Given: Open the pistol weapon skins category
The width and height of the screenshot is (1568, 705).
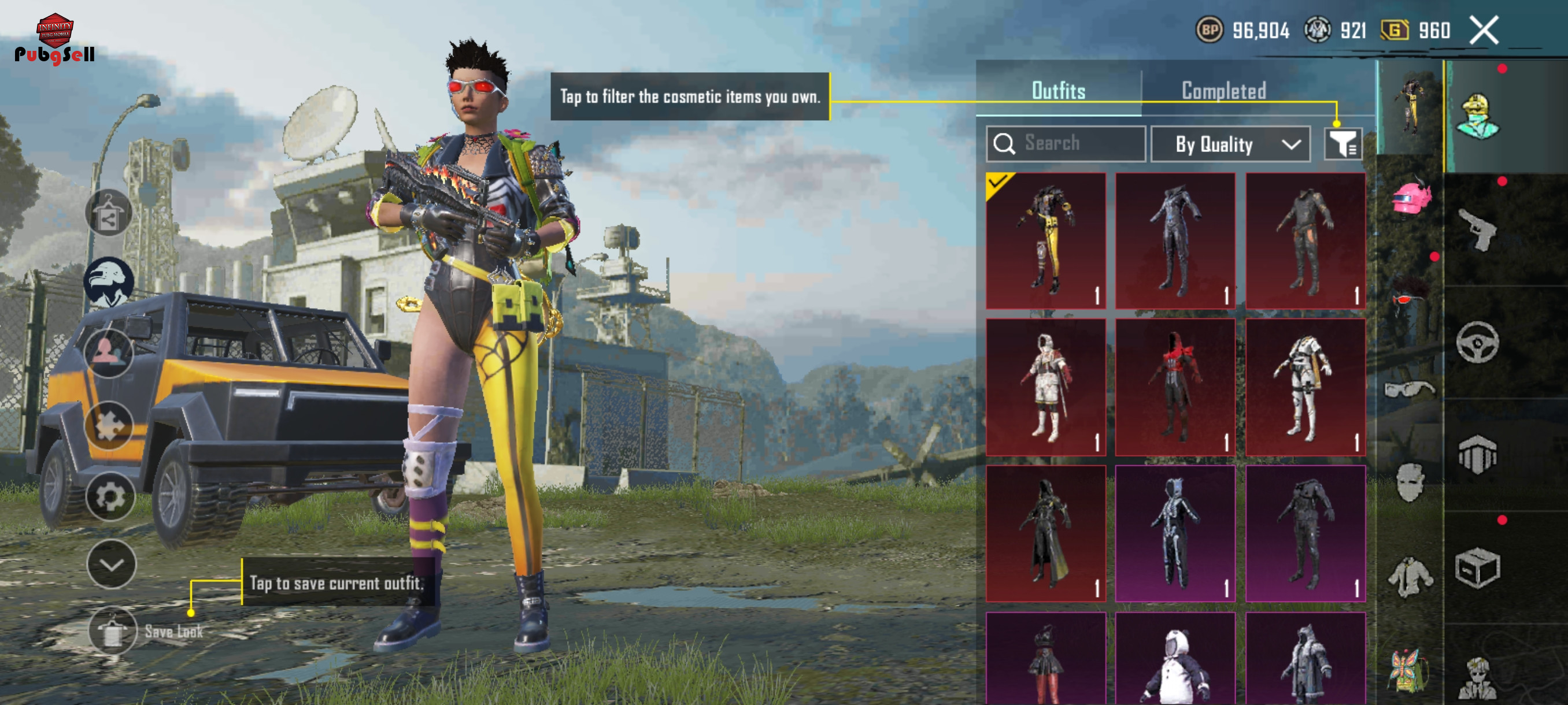Looking at the screenshot, I should [x=1477, y=229].
